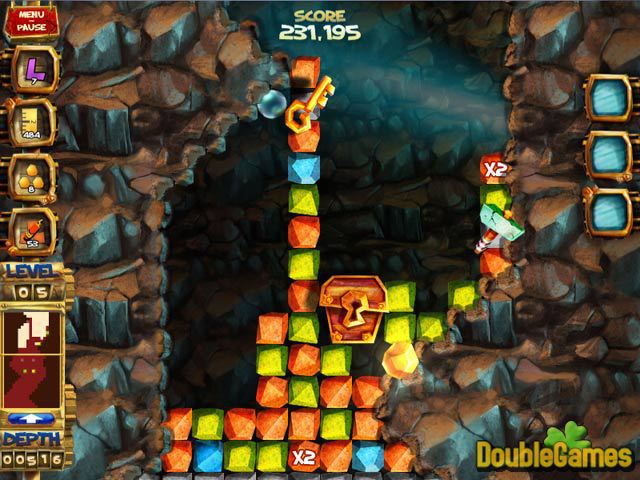Open the Menu / Pause button
This screenshot has height=480, width=640.
29,20
